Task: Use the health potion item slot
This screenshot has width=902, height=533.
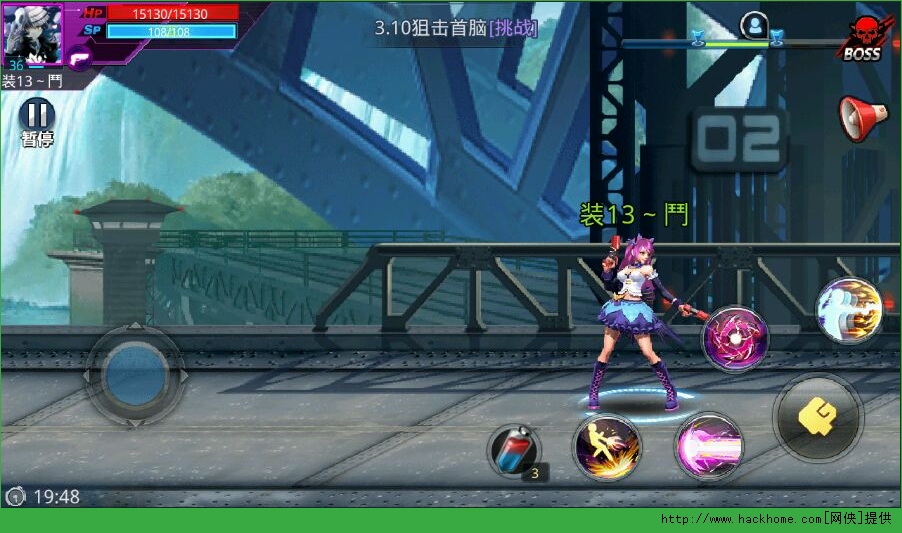Action: tap(514, 449)
